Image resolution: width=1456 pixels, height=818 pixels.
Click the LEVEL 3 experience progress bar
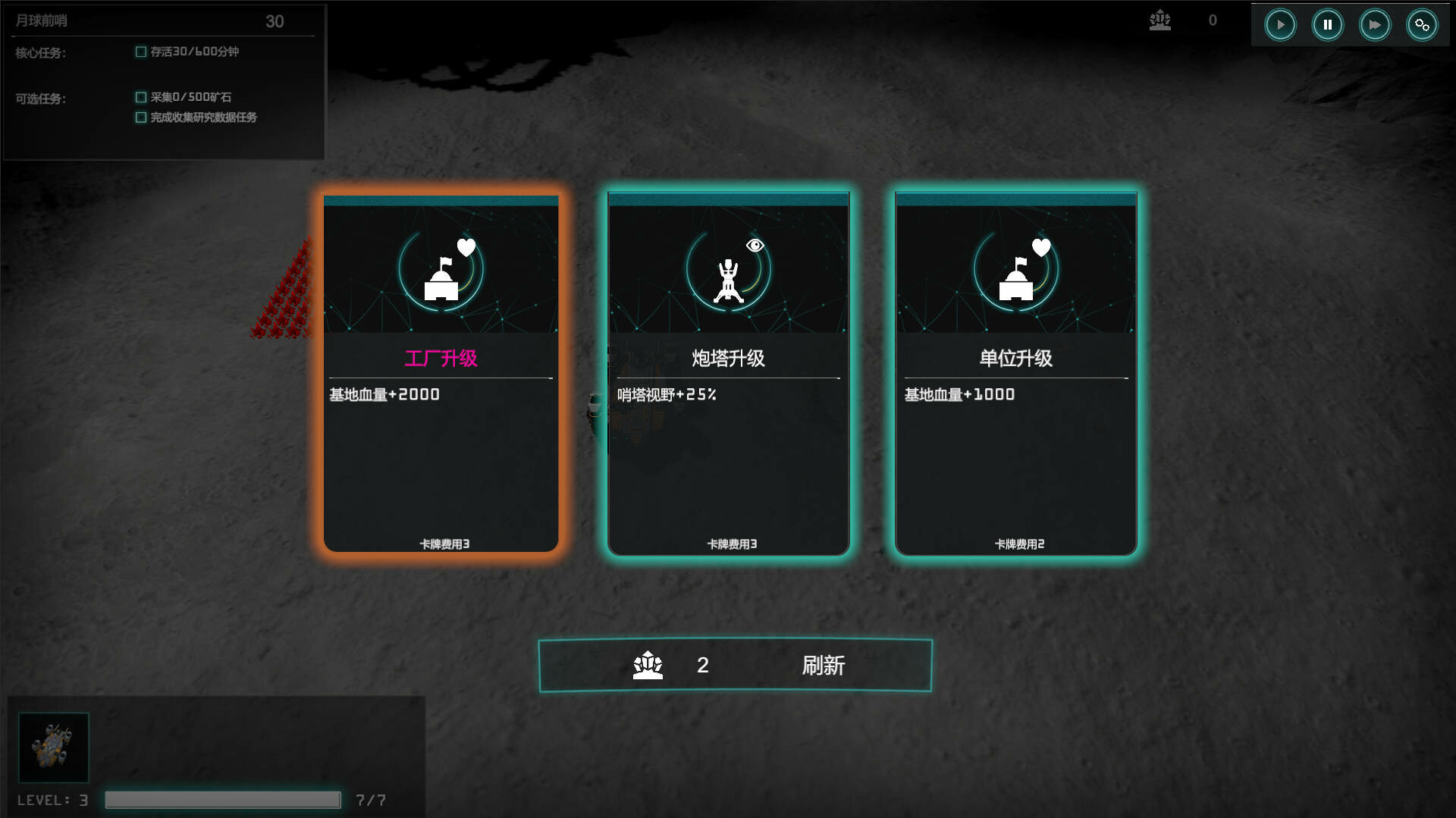coord(222,799)
